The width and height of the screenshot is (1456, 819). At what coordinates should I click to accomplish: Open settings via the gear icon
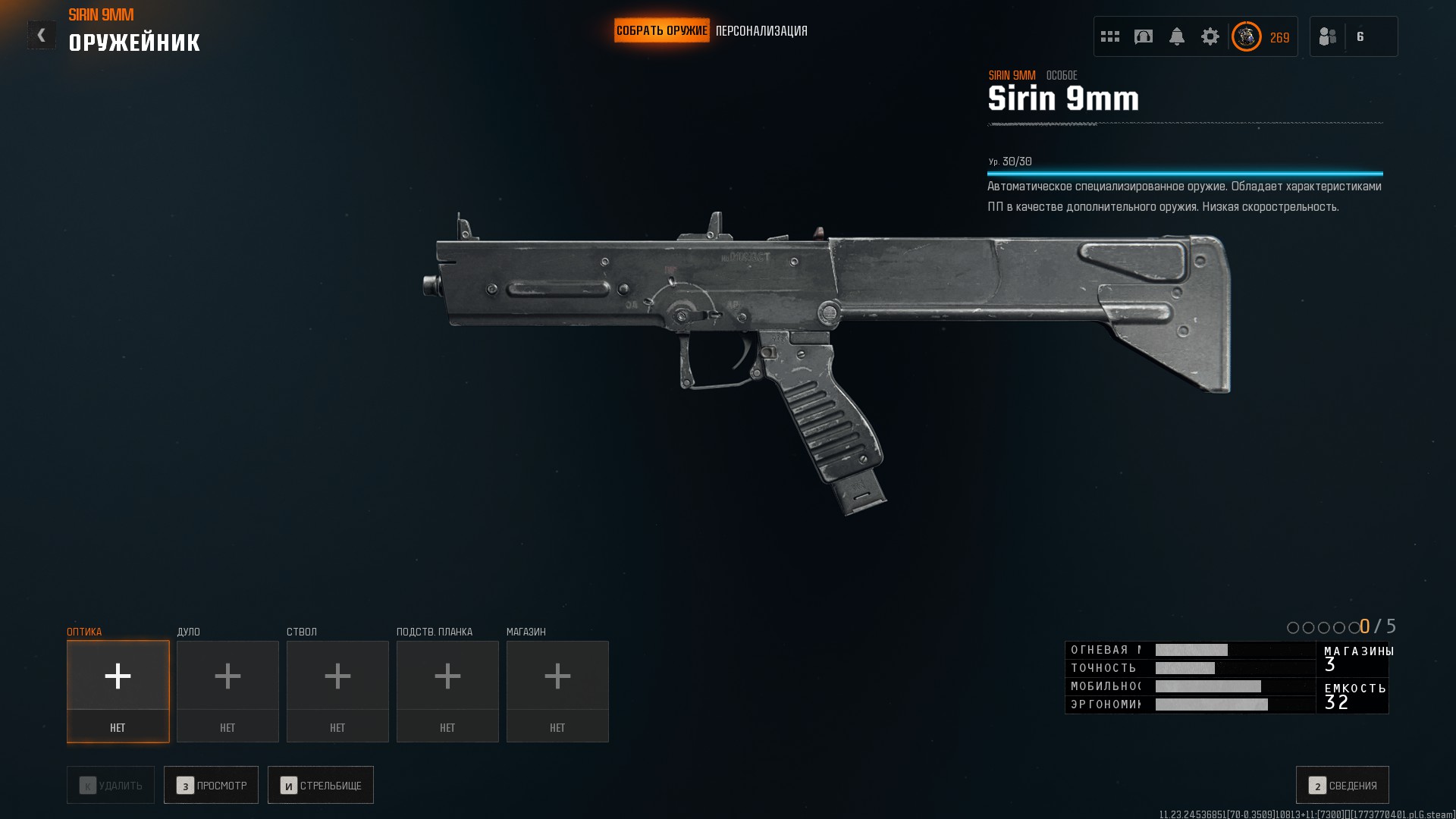pos(1210,36)
